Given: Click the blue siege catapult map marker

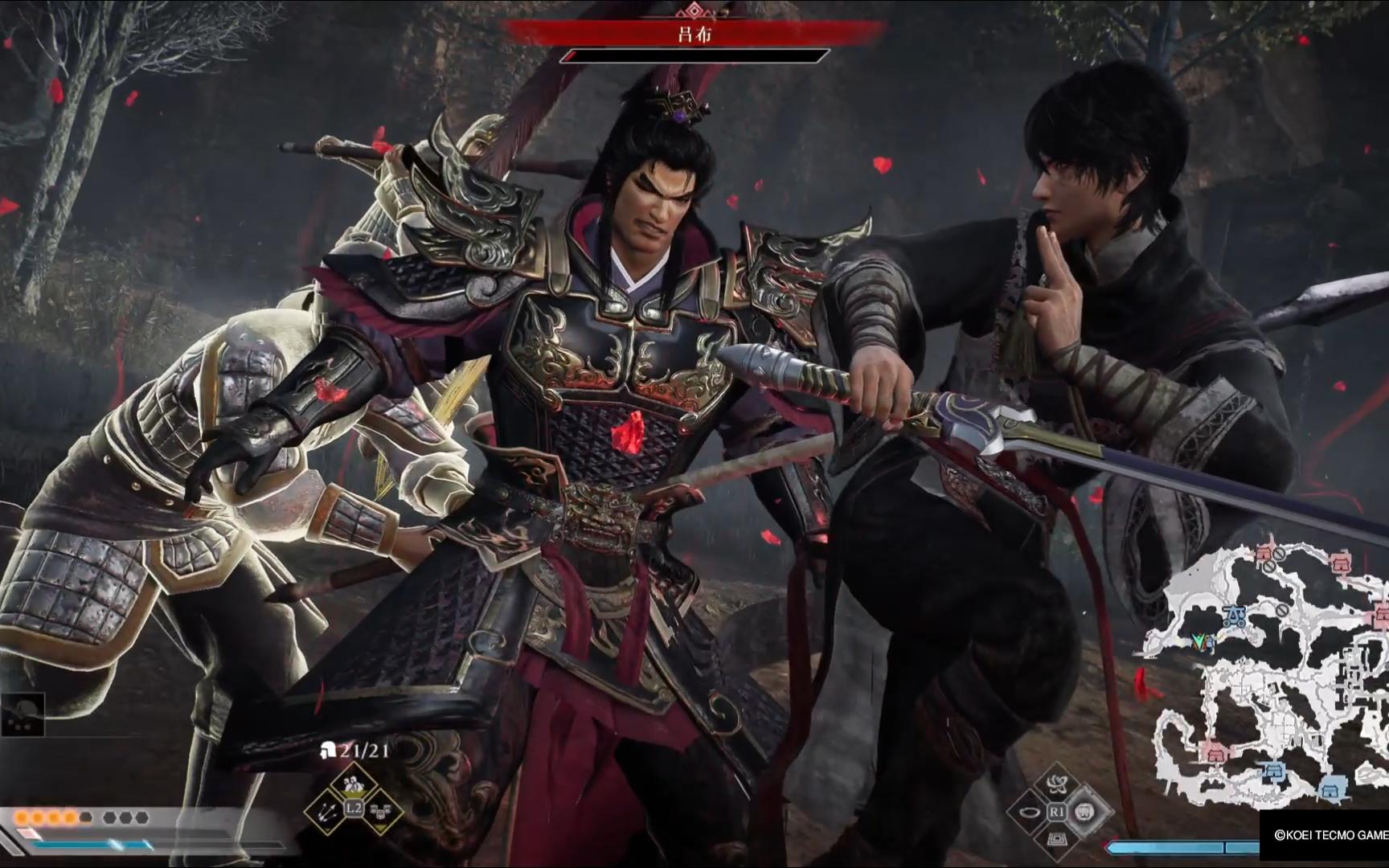Looking at the screenshot, I should point(1235,617).
